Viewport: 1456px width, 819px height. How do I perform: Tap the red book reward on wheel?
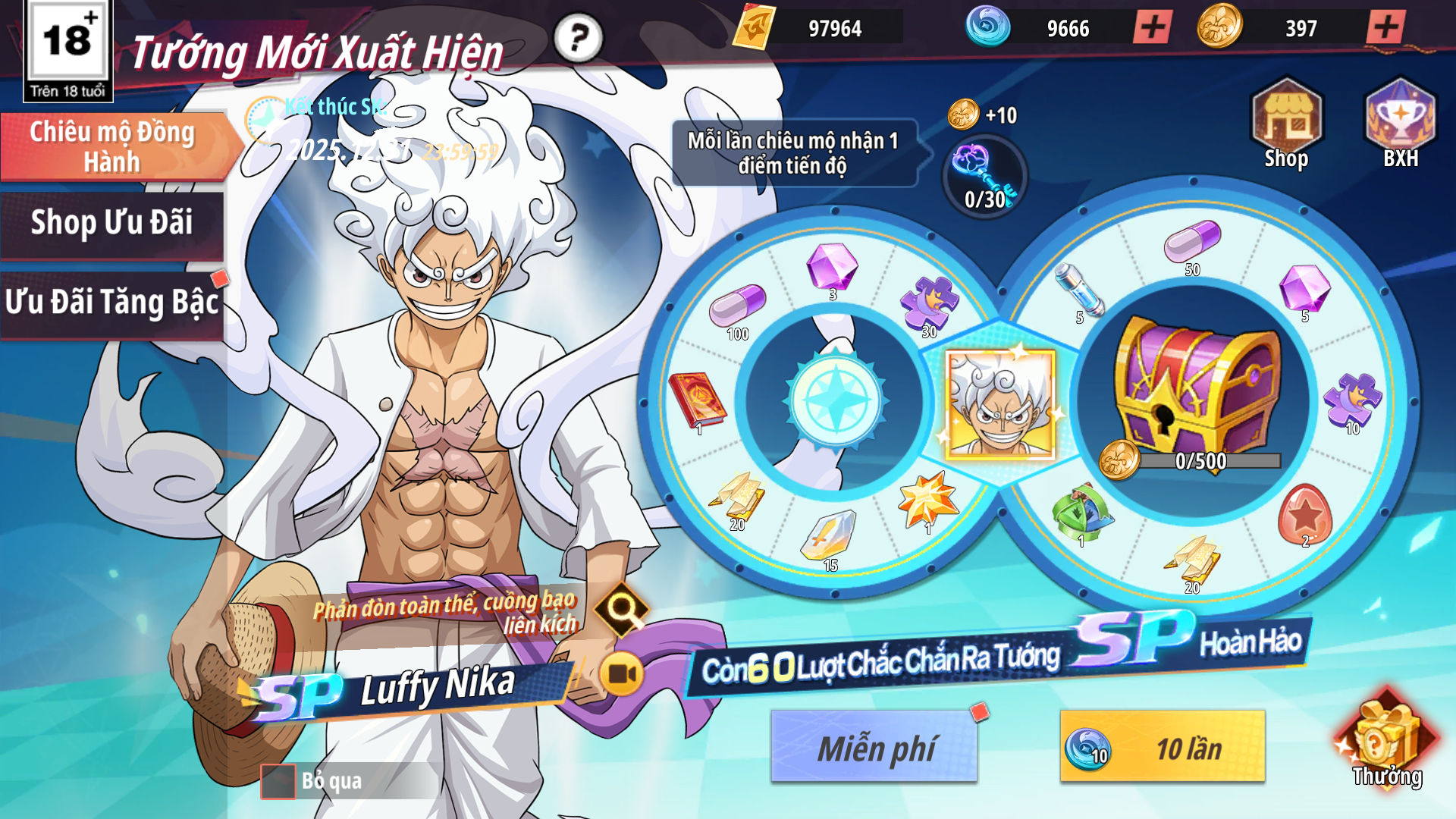[x=696, y=401]
